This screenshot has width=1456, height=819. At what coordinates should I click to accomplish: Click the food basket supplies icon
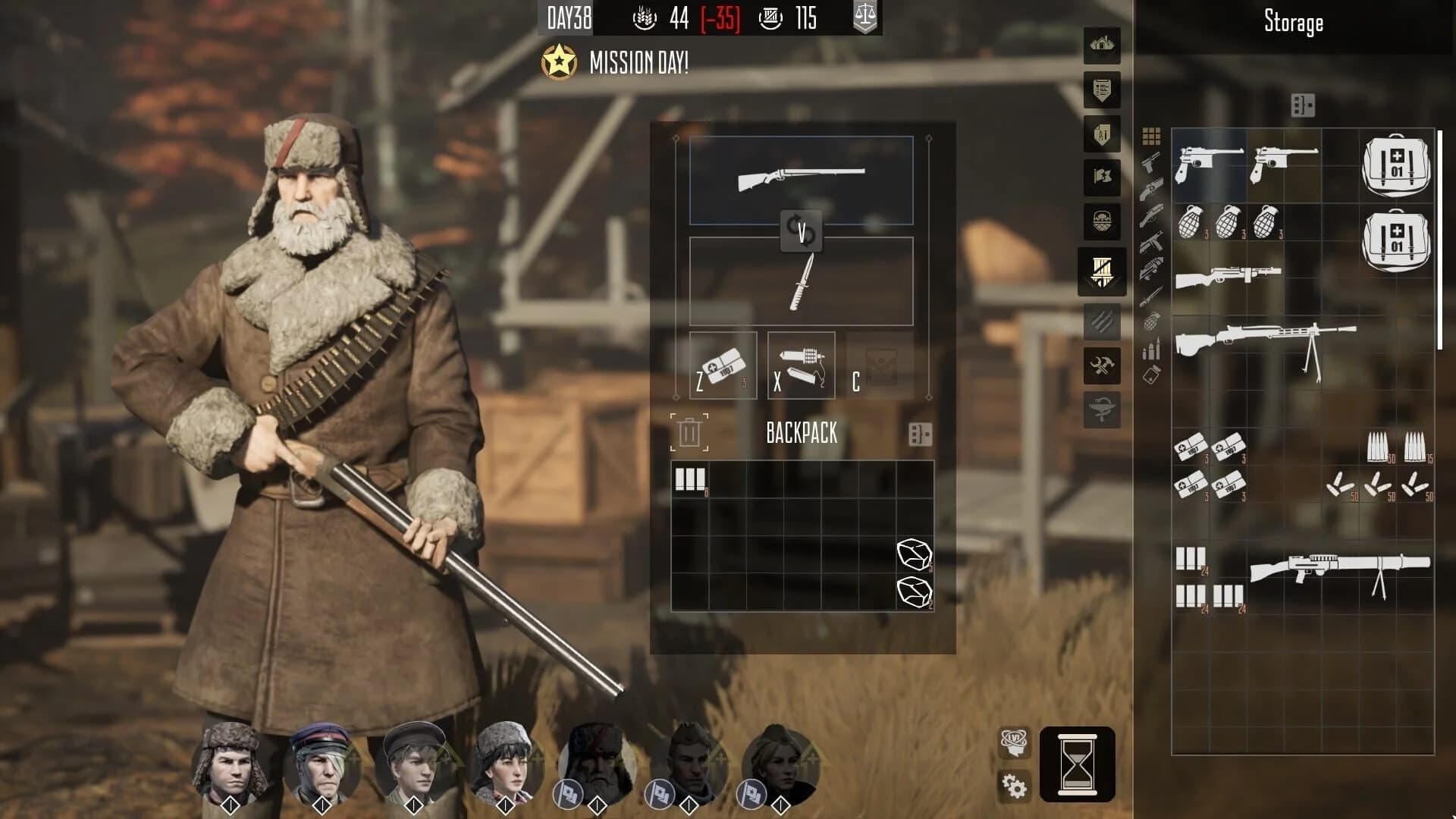(1101, 218)
